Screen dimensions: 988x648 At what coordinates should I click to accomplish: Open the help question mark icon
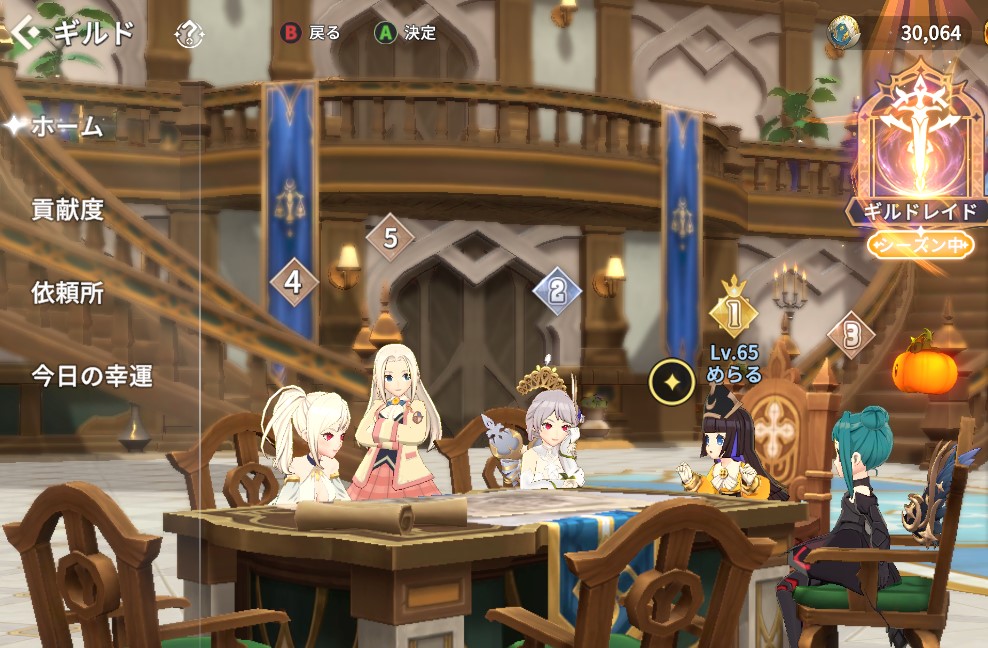pyautogui.click(x=189, y=34)
